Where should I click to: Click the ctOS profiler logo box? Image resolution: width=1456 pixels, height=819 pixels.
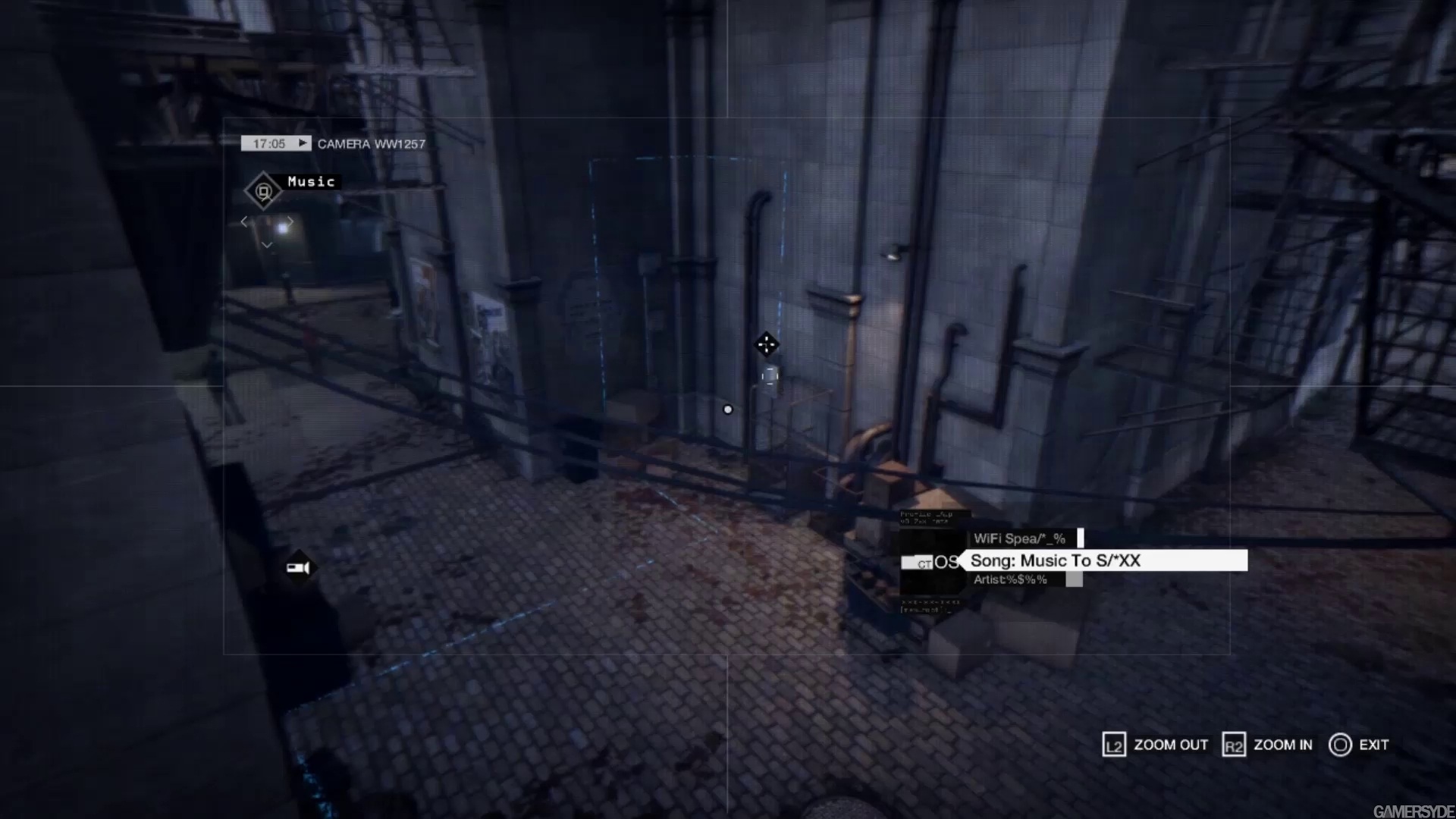[931, 562]
